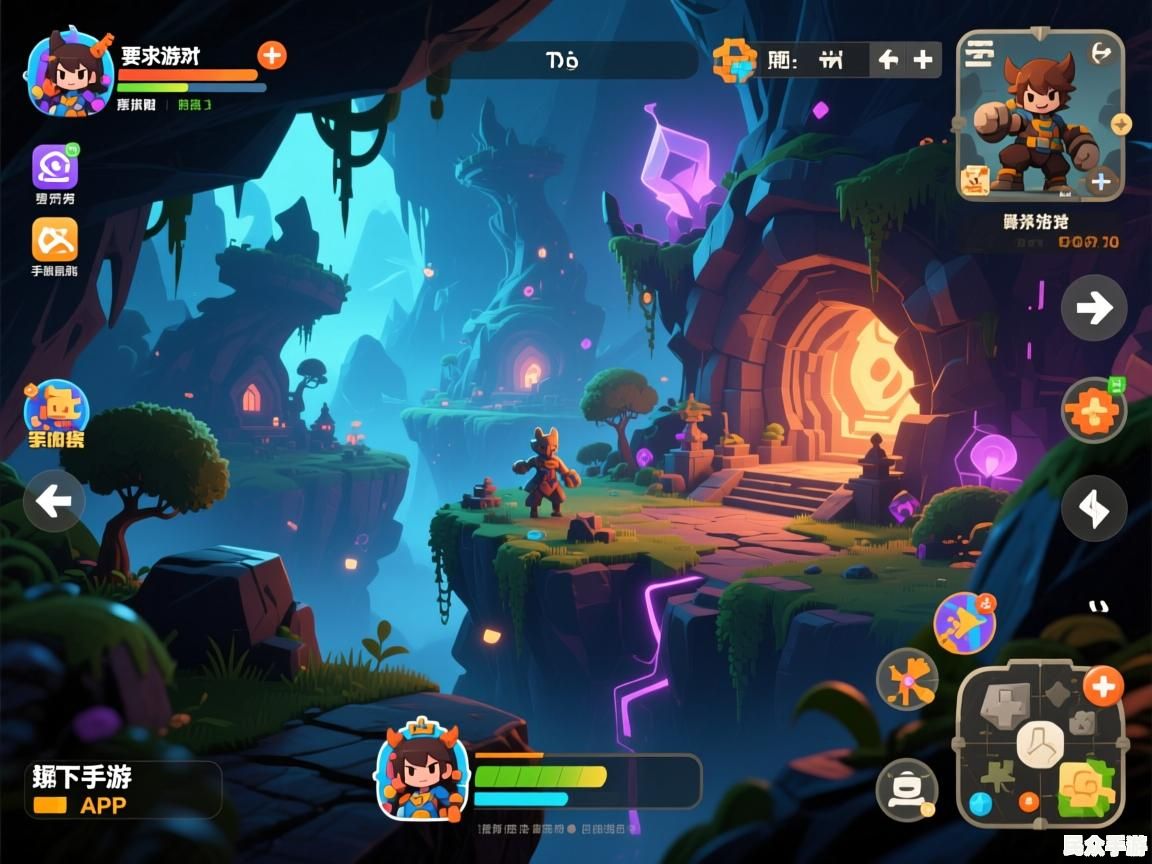1152x864 pixels.
Task: Activate the orange cross round button
Action: (1092, 411)
